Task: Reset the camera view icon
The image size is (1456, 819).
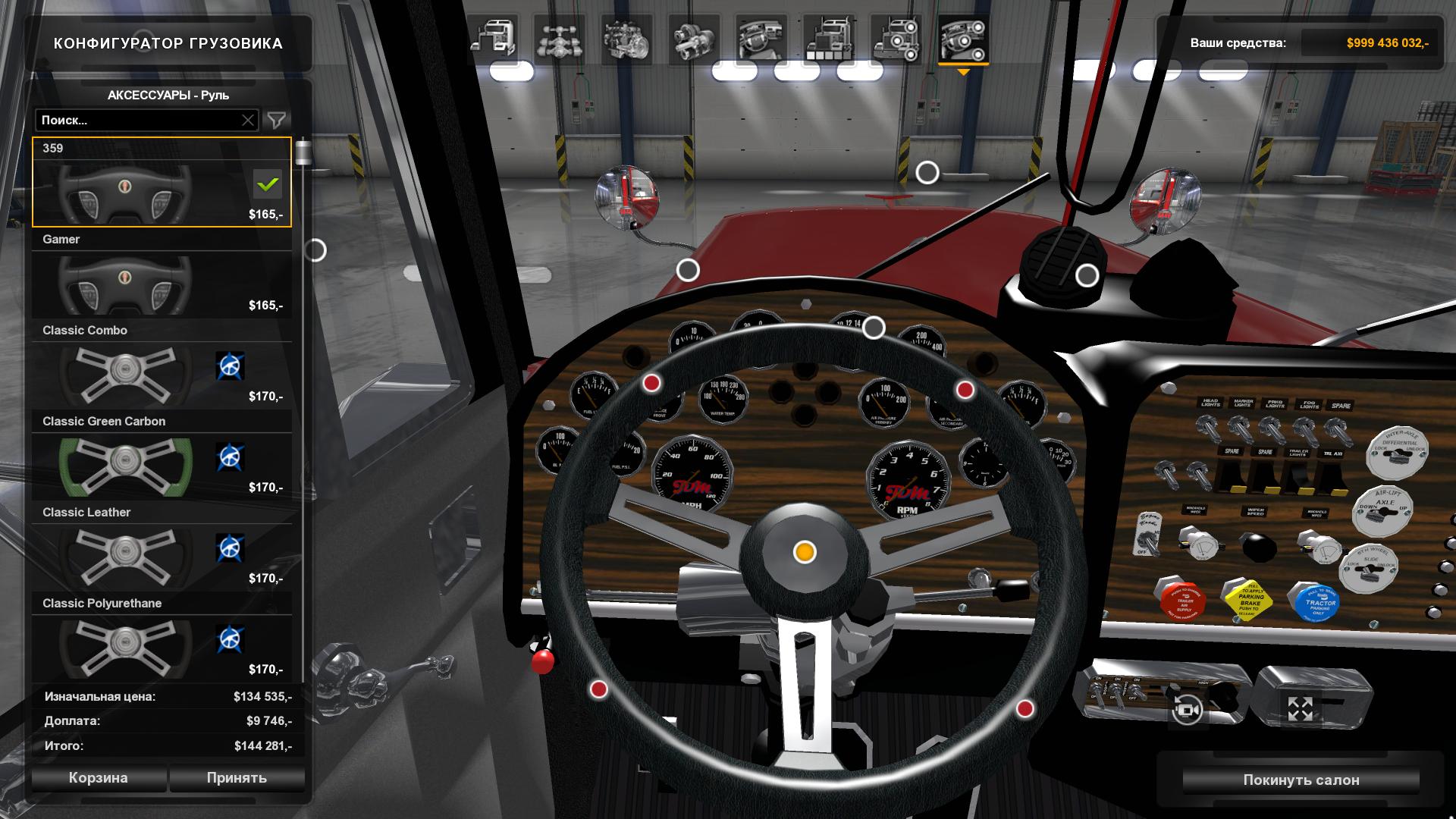Action: (1187, 711)
